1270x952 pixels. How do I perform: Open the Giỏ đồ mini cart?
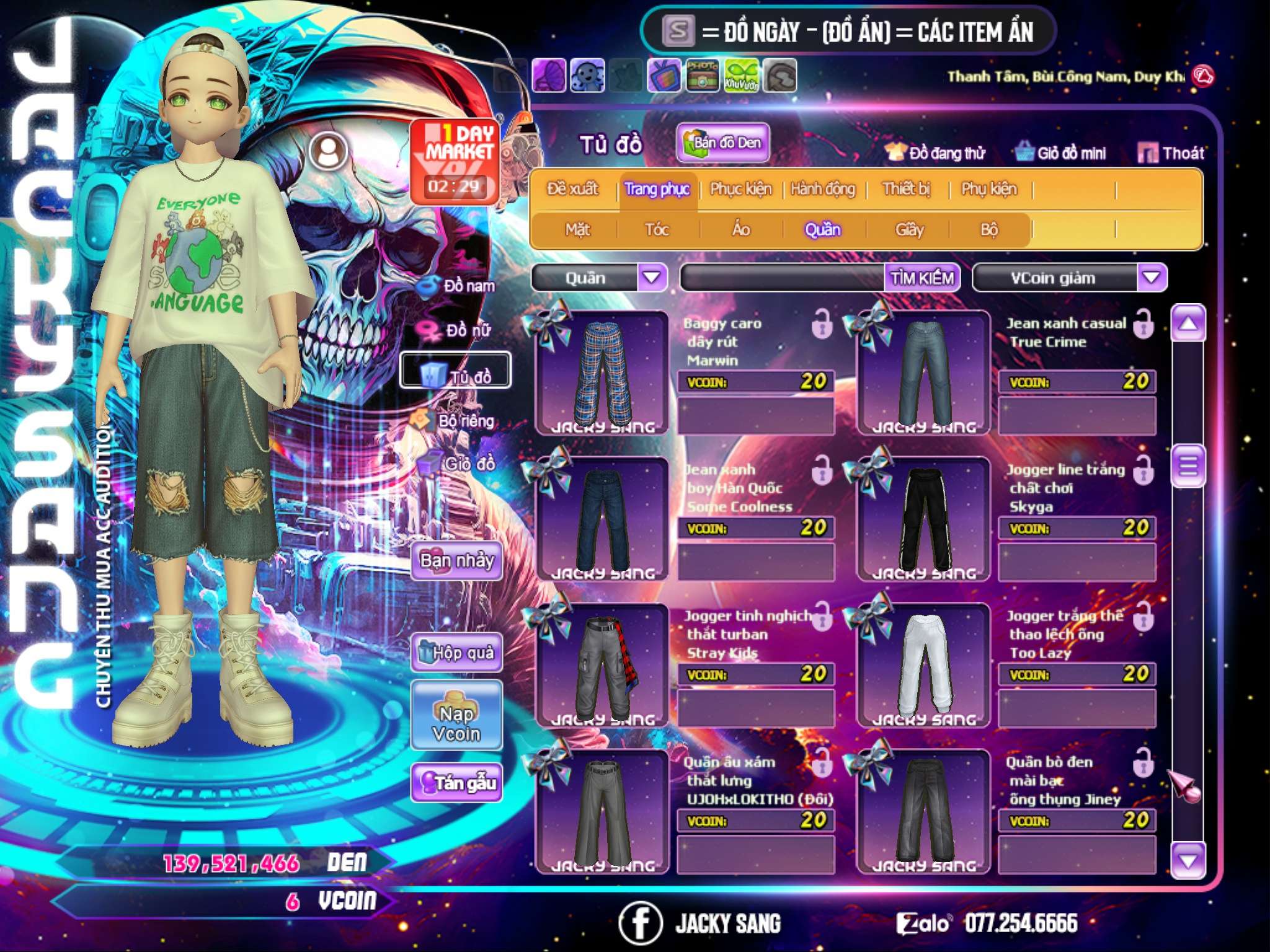tap(1061, 153)
